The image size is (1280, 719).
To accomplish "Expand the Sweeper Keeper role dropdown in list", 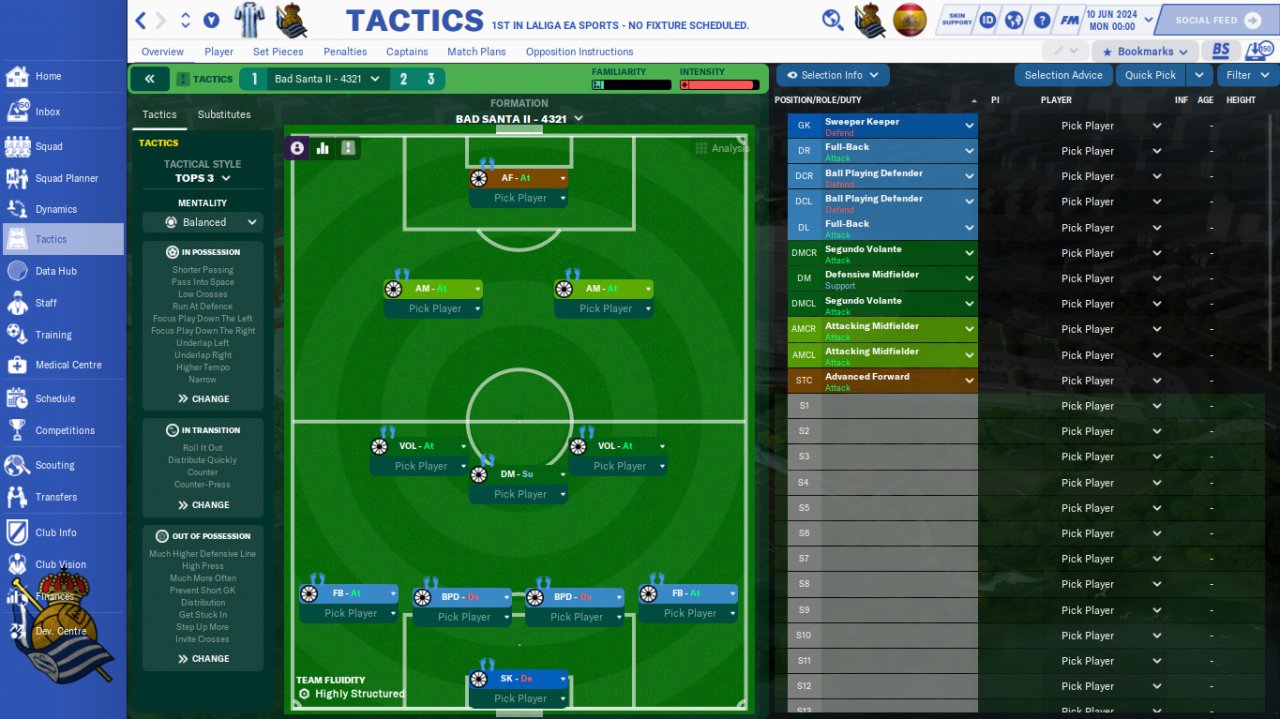I will [969, 126].
